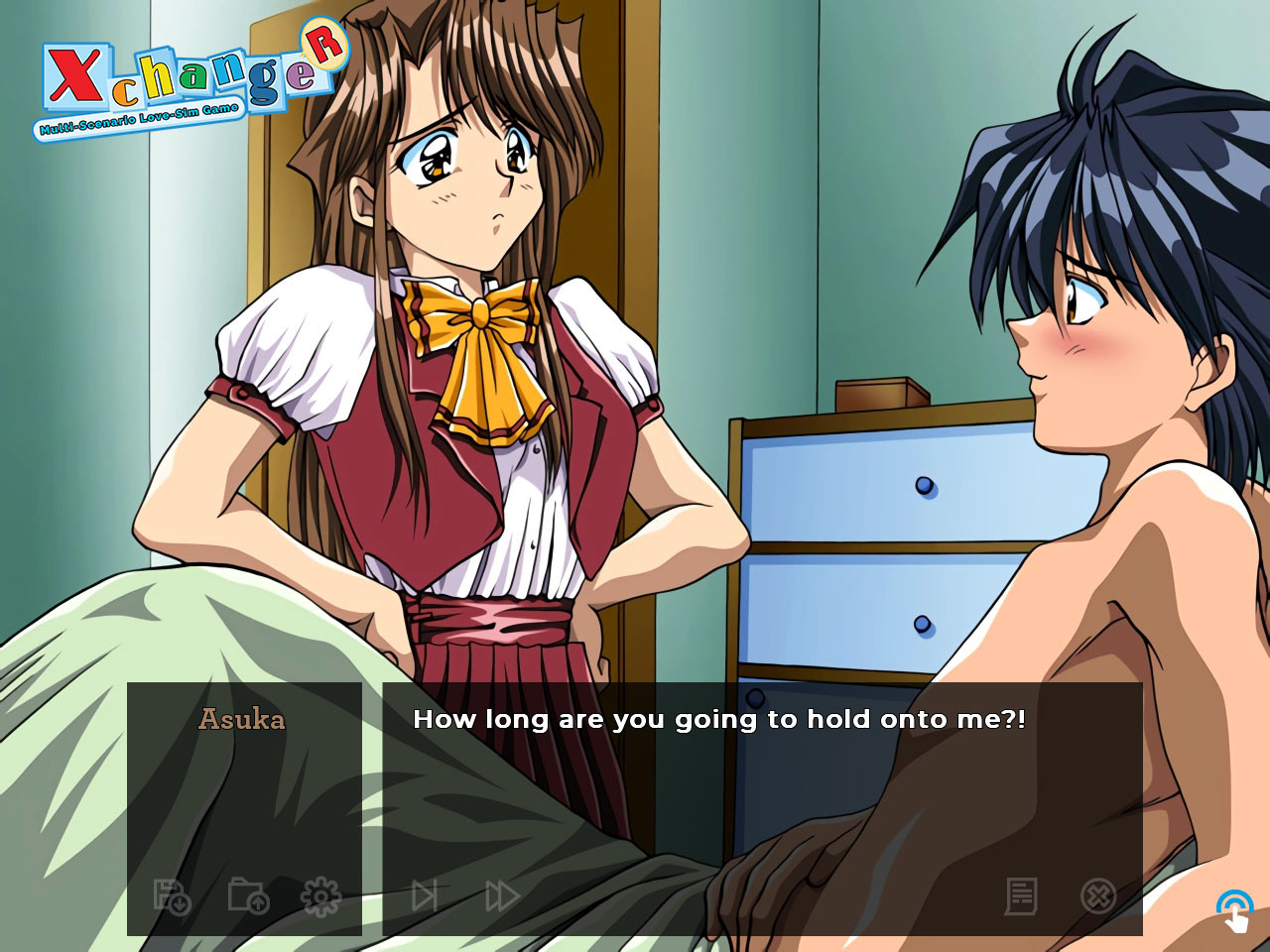Screen dimensions: 1270x952
Task: Load a previous save with the folder icon
Action: pyautogui.click(x=248, y=895)
